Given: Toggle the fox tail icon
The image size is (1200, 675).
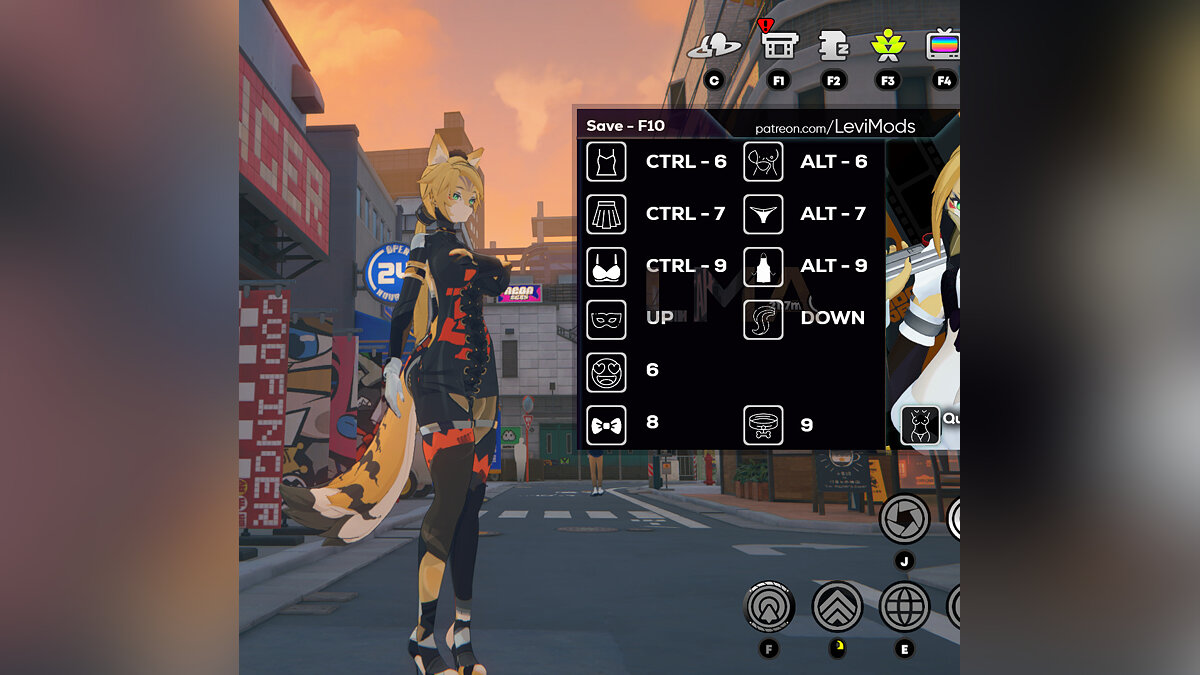Looking at the screenshot, I should click(x=763, y=319).
